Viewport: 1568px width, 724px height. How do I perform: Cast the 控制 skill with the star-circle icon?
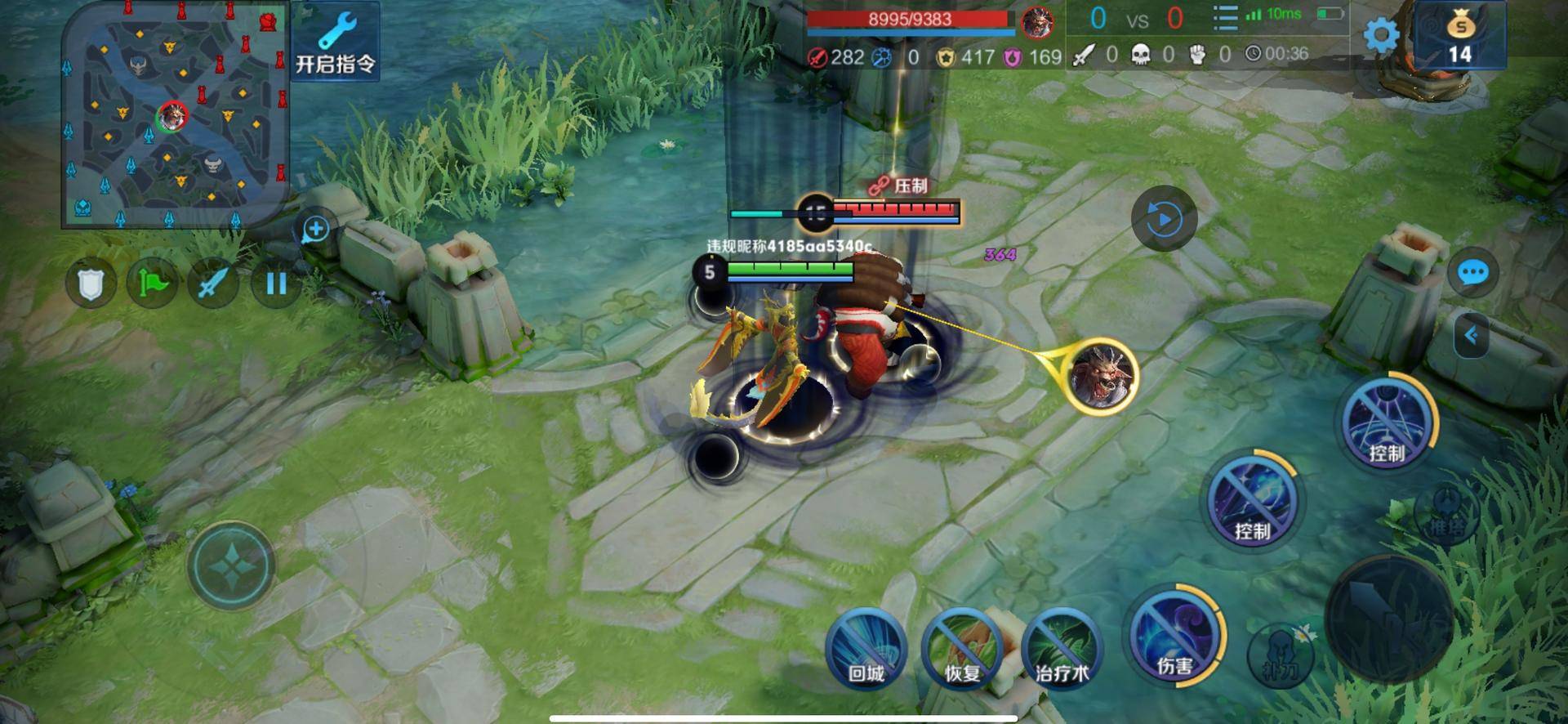point(1386,421)
